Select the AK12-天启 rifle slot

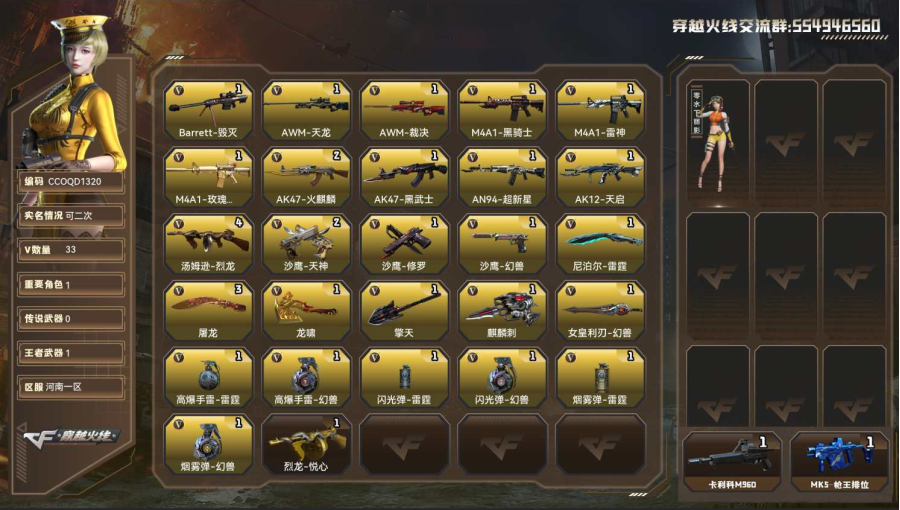(x=600, y=177)
